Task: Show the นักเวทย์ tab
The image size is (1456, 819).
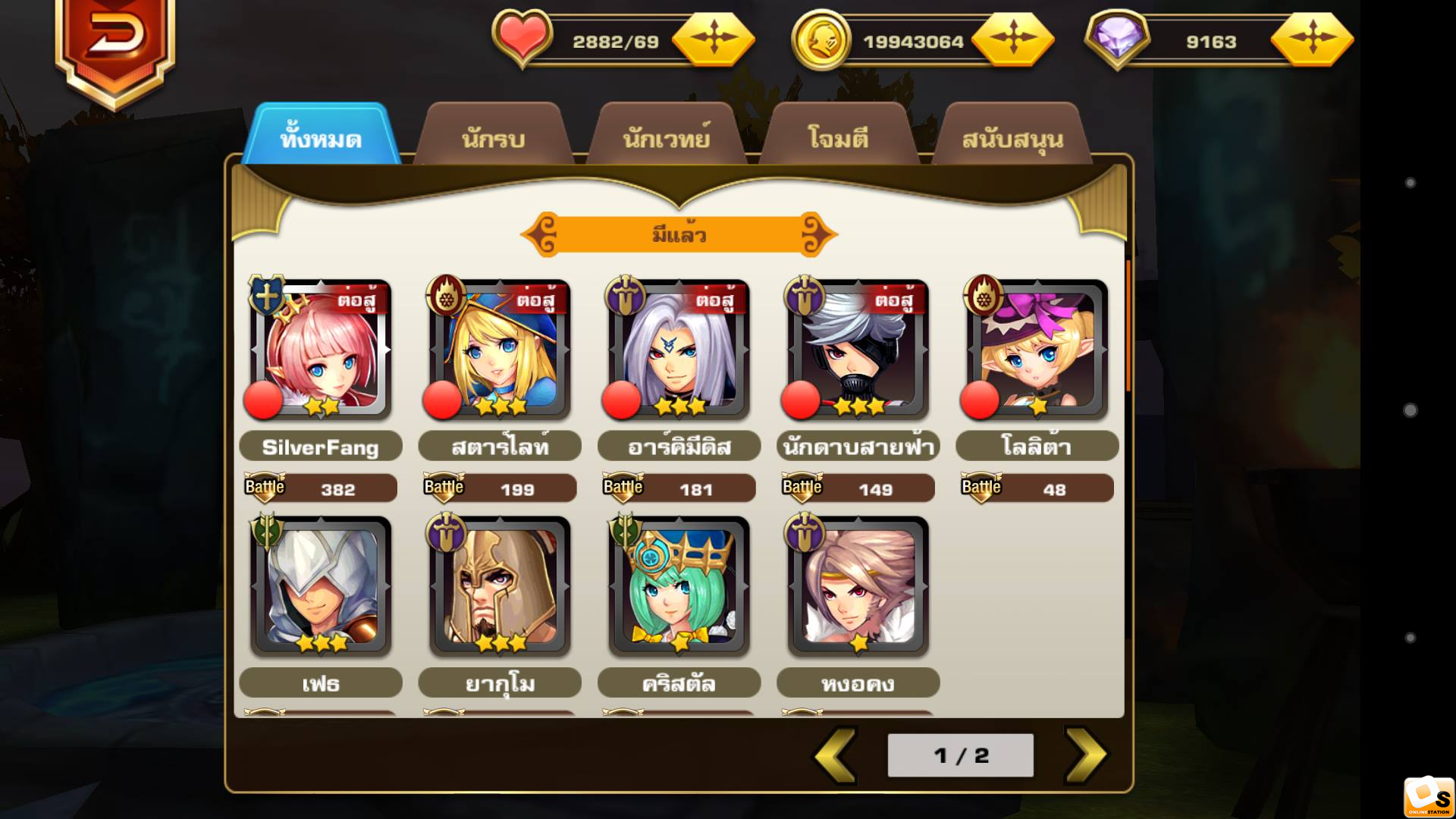Action: point(667,137)
